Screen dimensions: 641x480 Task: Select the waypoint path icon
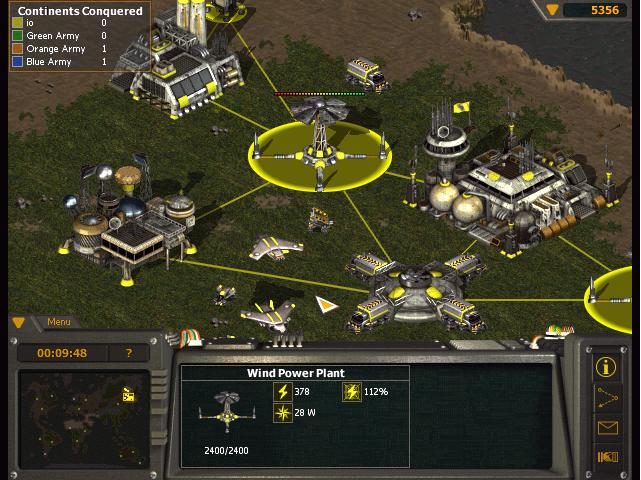(x=606, y=397)
